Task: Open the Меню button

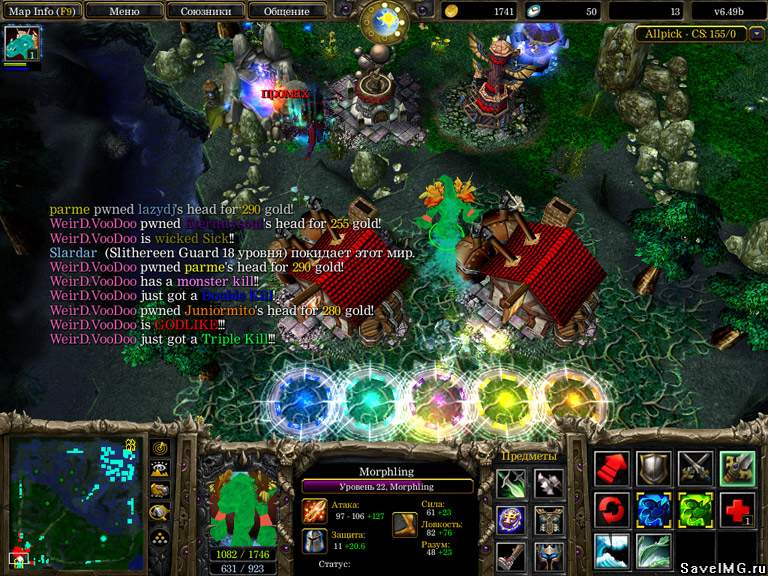Action: tap(123, 11)
